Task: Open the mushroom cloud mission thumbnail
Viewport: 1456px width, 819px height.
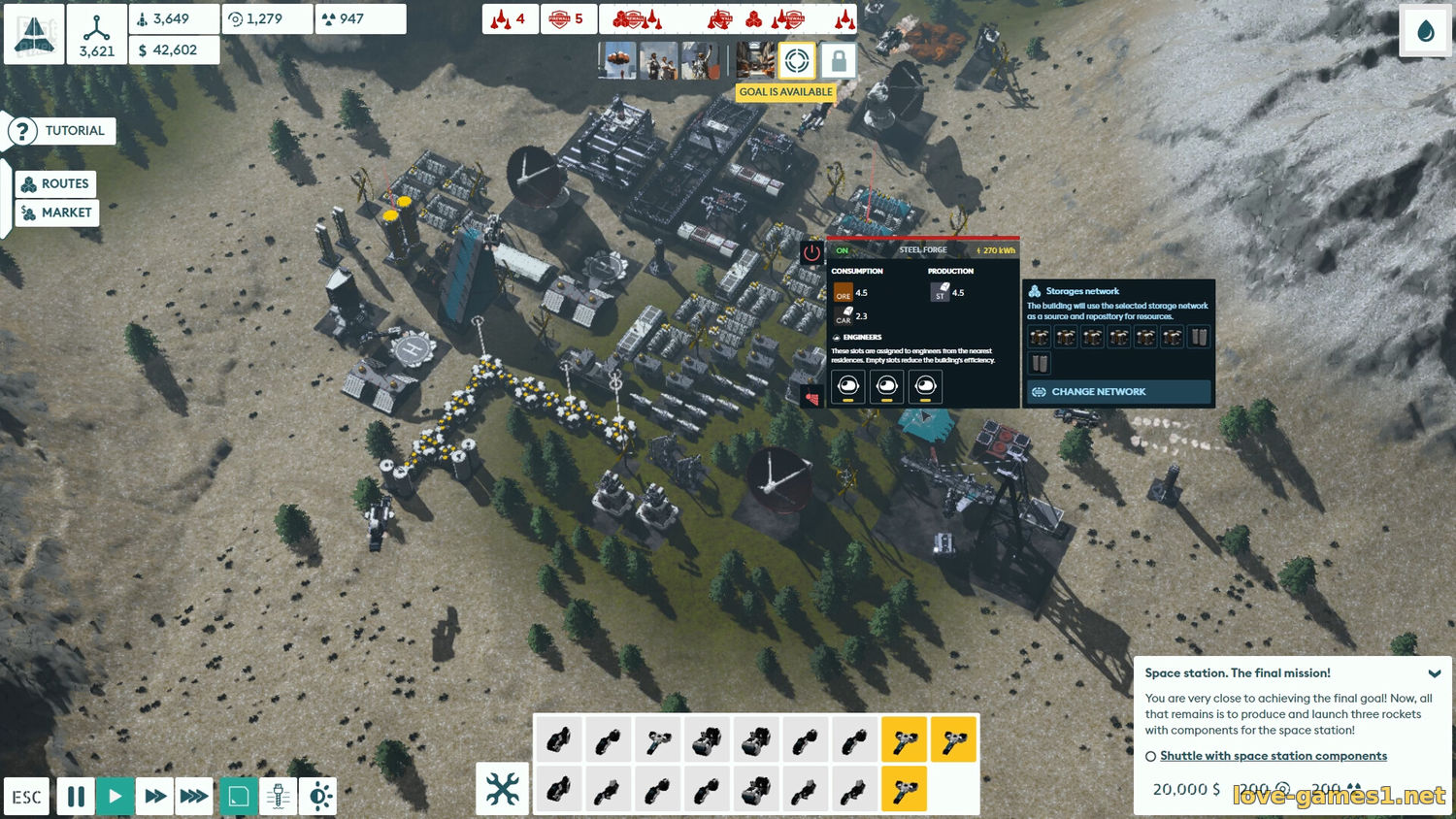Action: point(617,60)
